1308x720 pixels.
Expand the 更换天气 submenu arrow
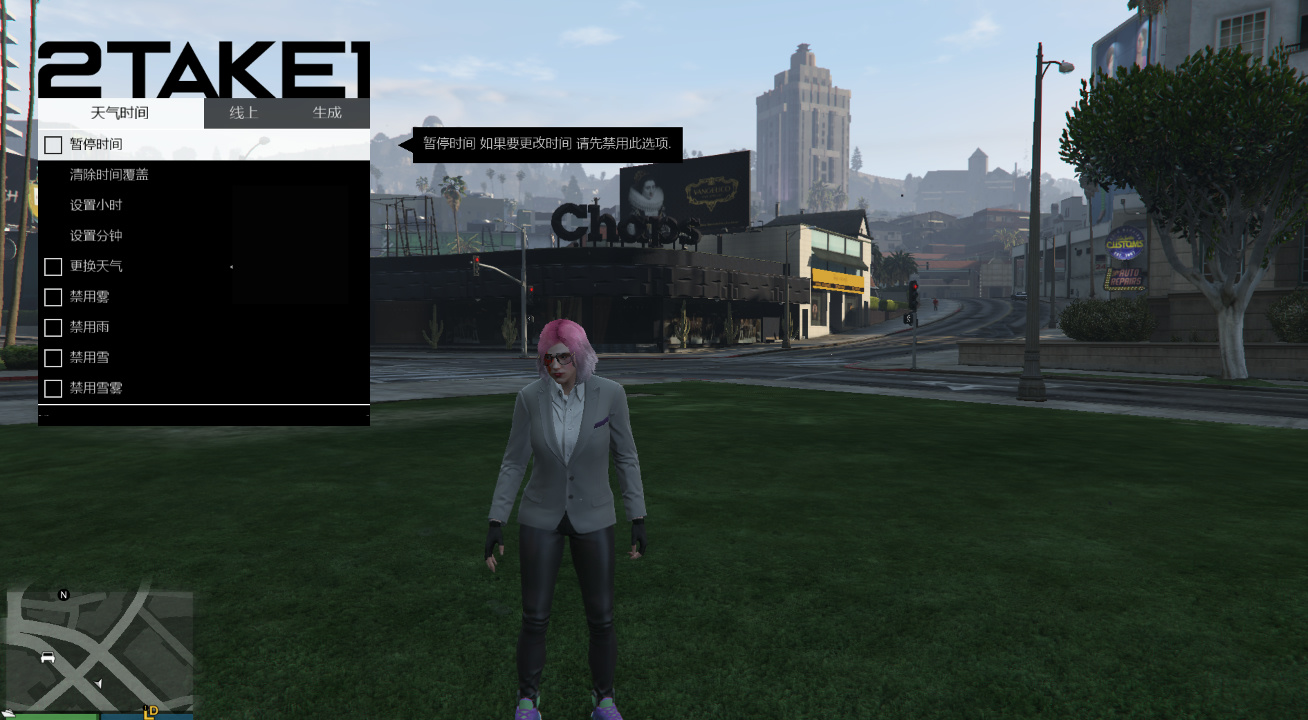[x=231, y=267]
